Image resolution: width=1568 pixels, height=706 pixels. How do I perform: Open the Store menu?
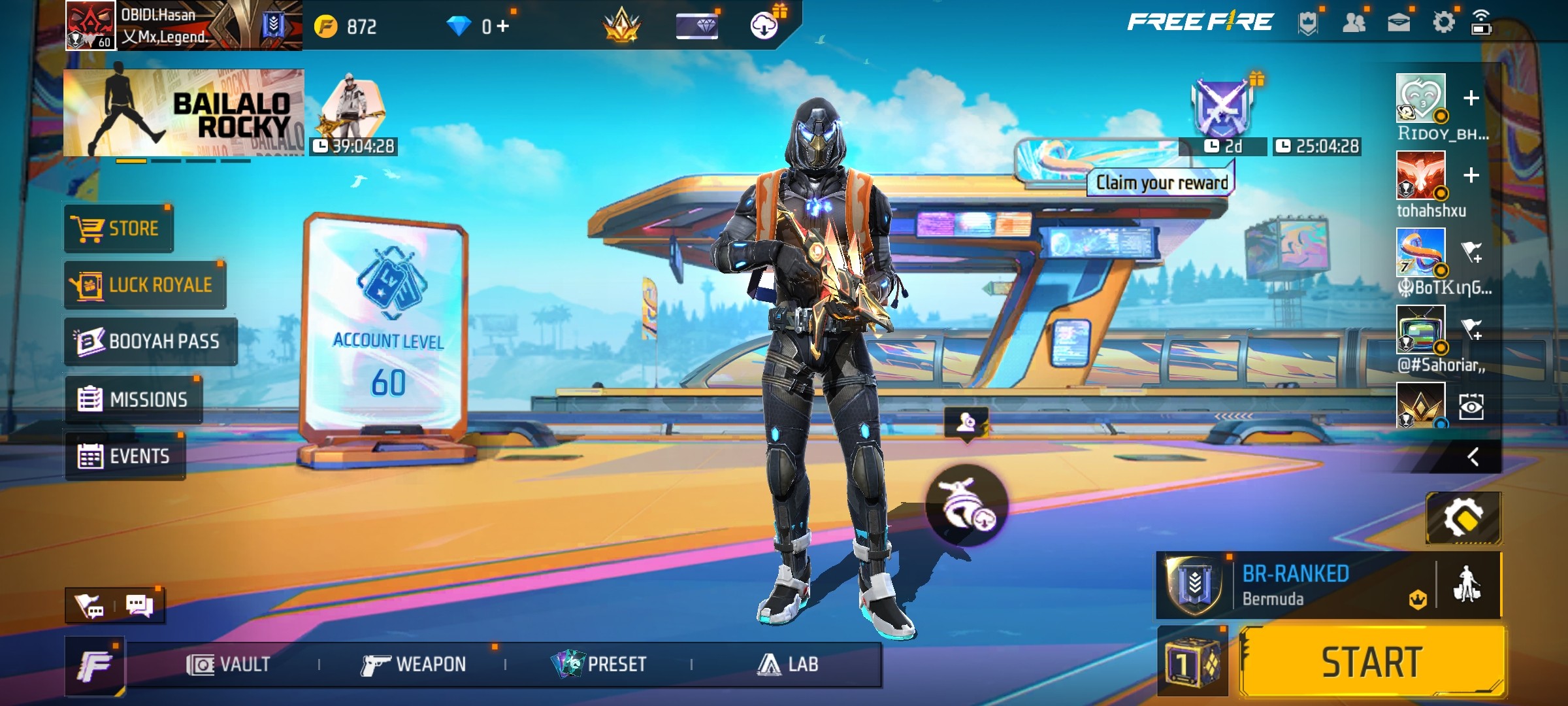tap(119, 228)
